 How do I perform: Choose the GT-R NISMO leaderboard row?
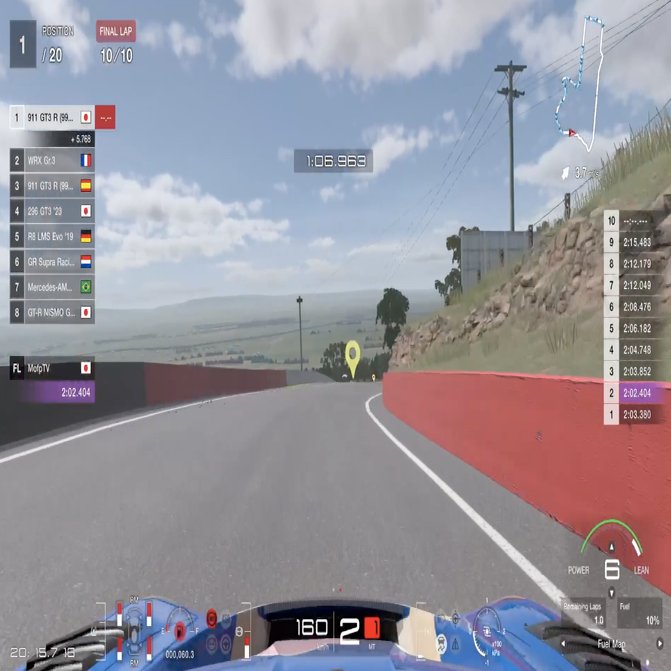[52, 312]
